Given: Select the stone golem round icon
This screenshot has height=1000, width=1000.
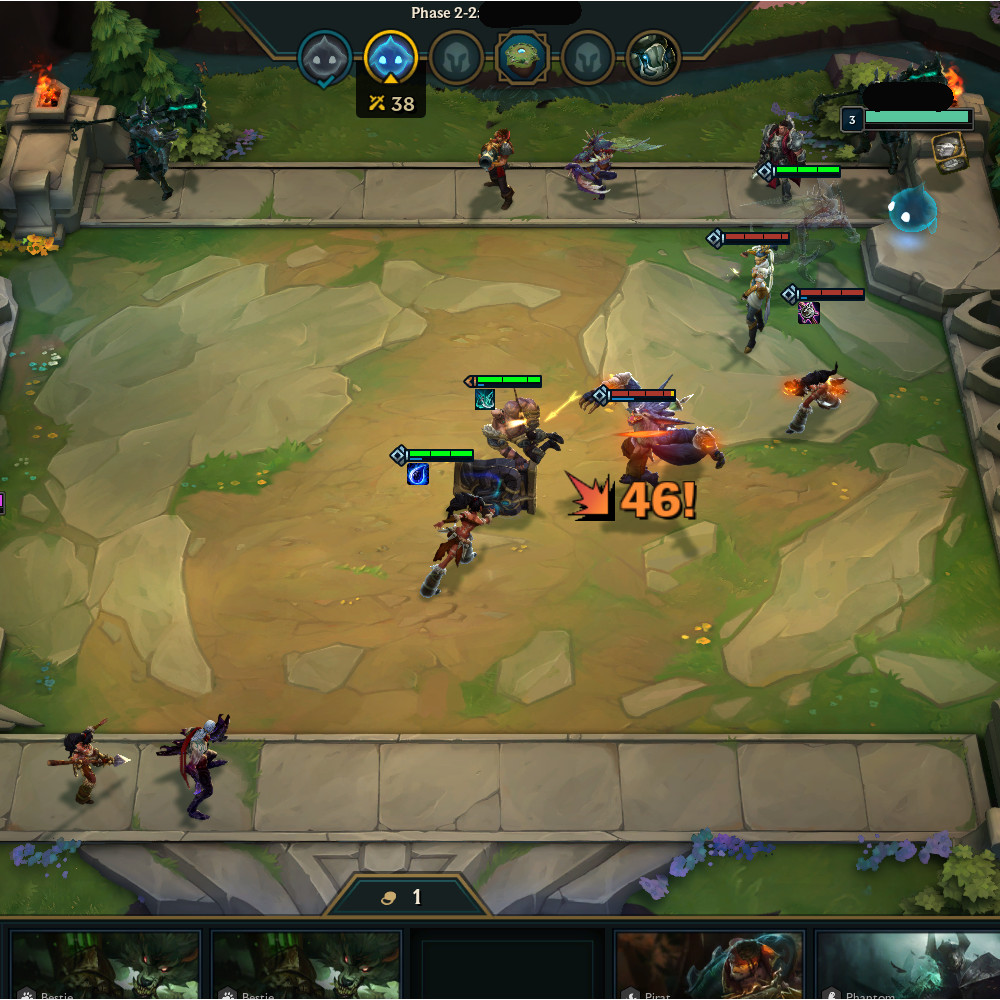Looking at the screenshot, I should tap(653, 58).
